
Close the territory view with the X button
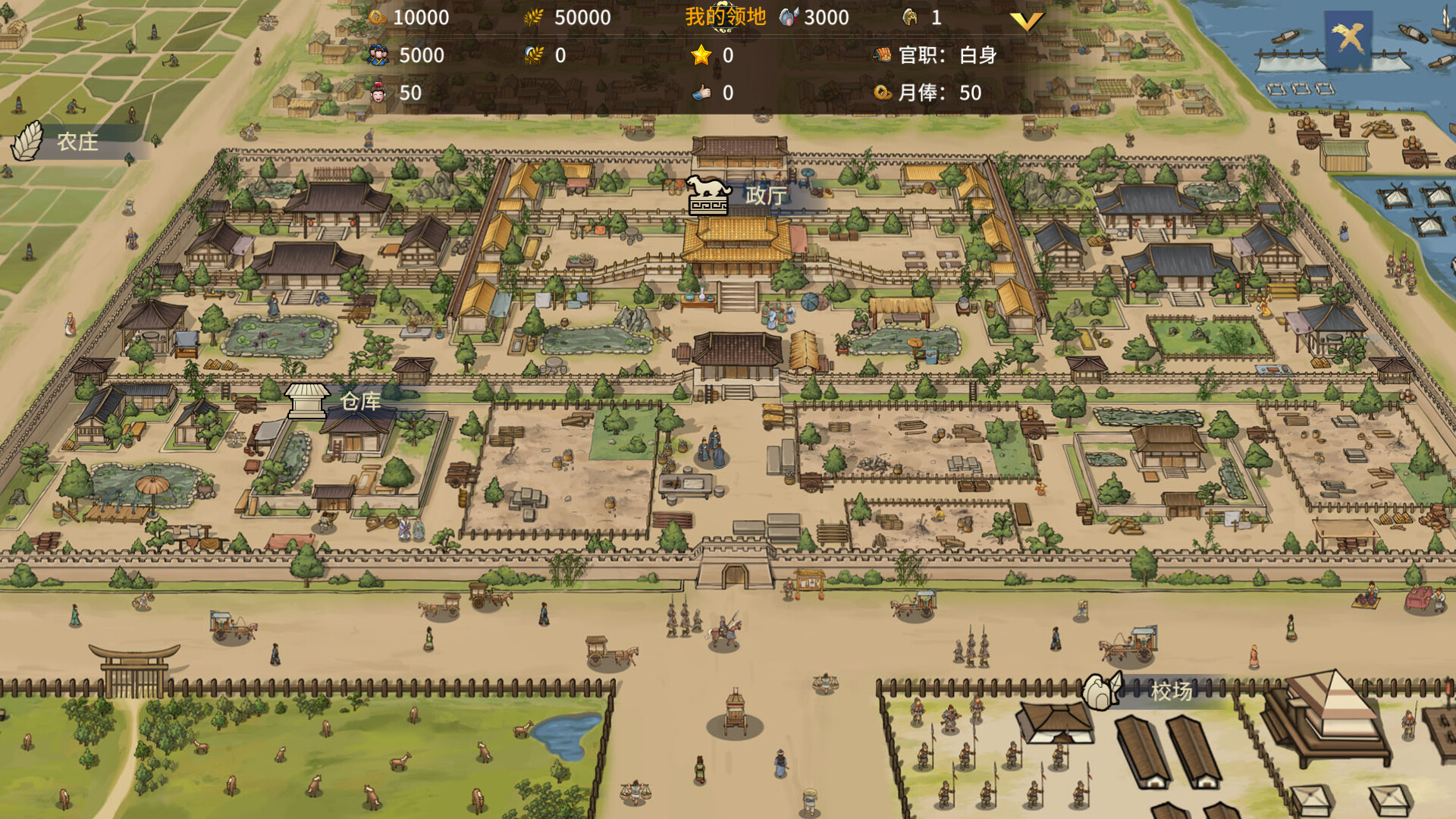[x=1348, y=38]
